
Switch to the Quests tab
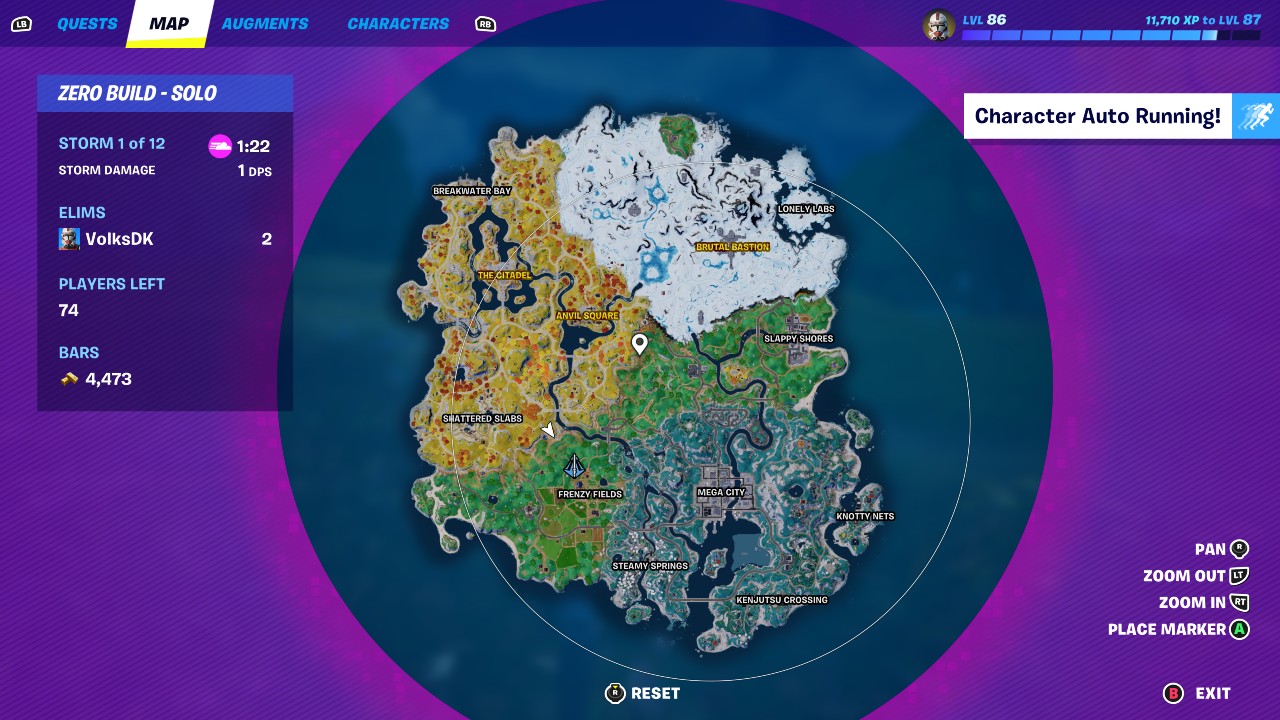point(88,23)
